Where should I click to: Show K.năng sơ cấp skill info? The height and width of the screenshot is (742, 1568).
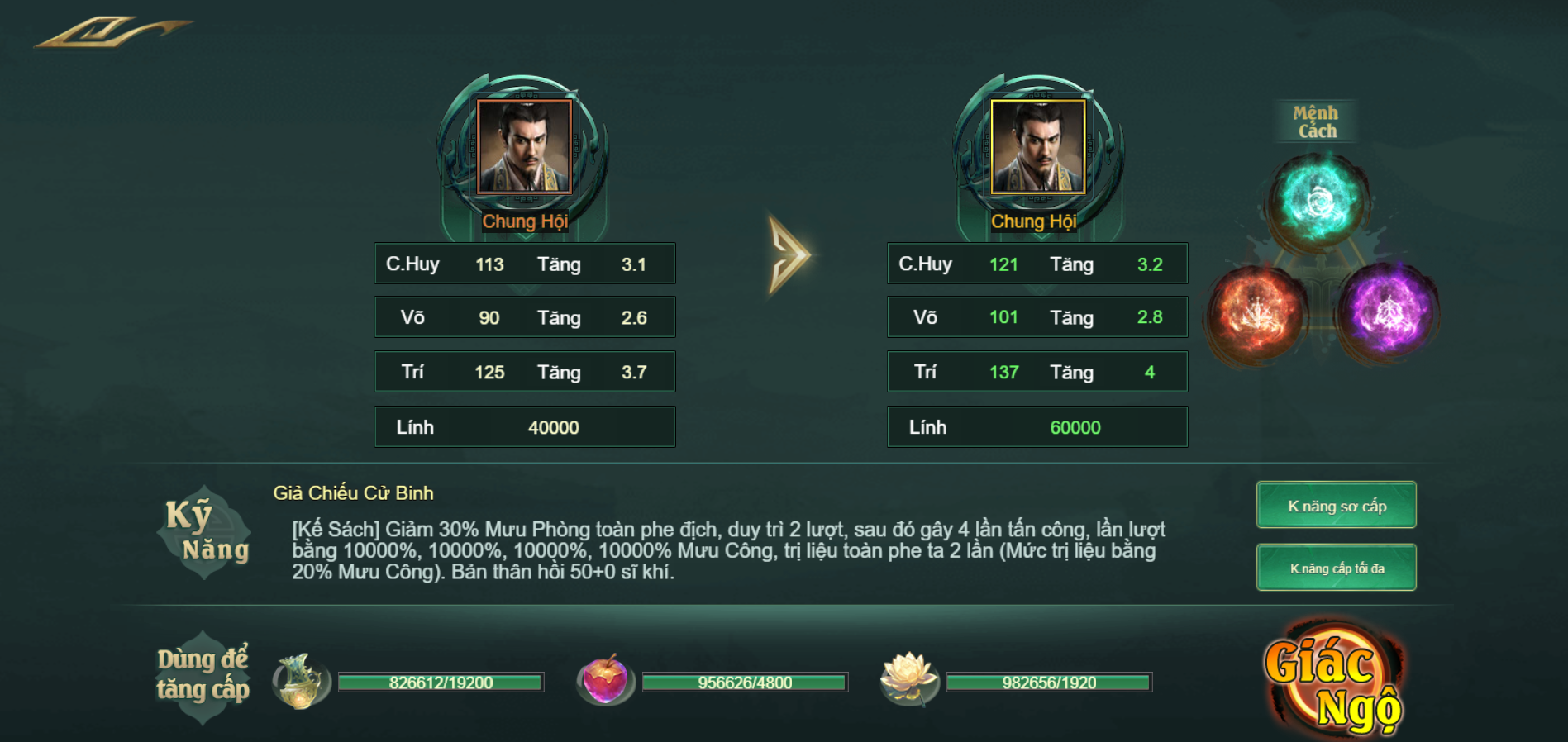point(1336,505)
